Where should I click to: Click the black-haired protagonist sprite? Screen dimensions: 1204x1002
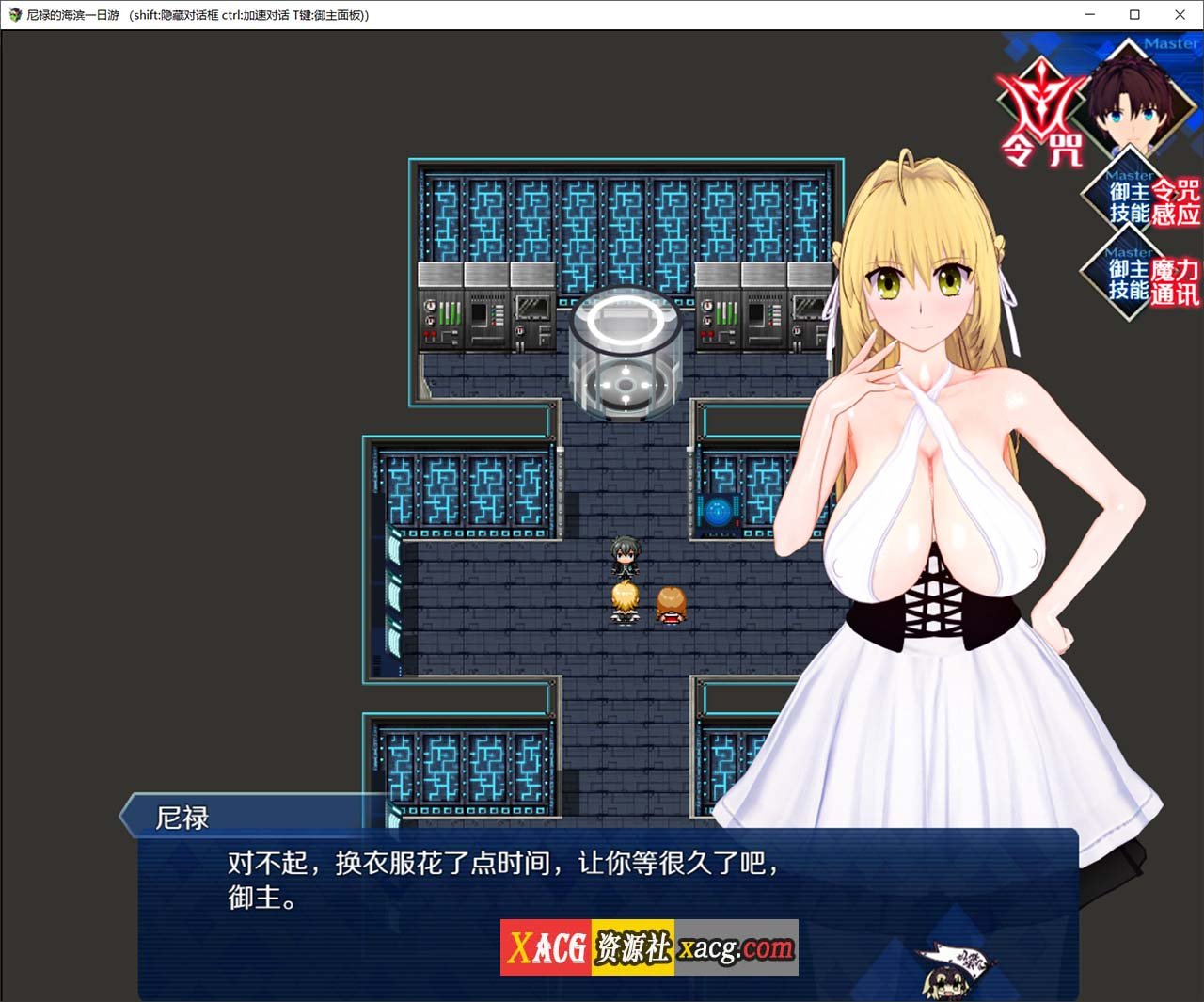(x=624, y=560)
